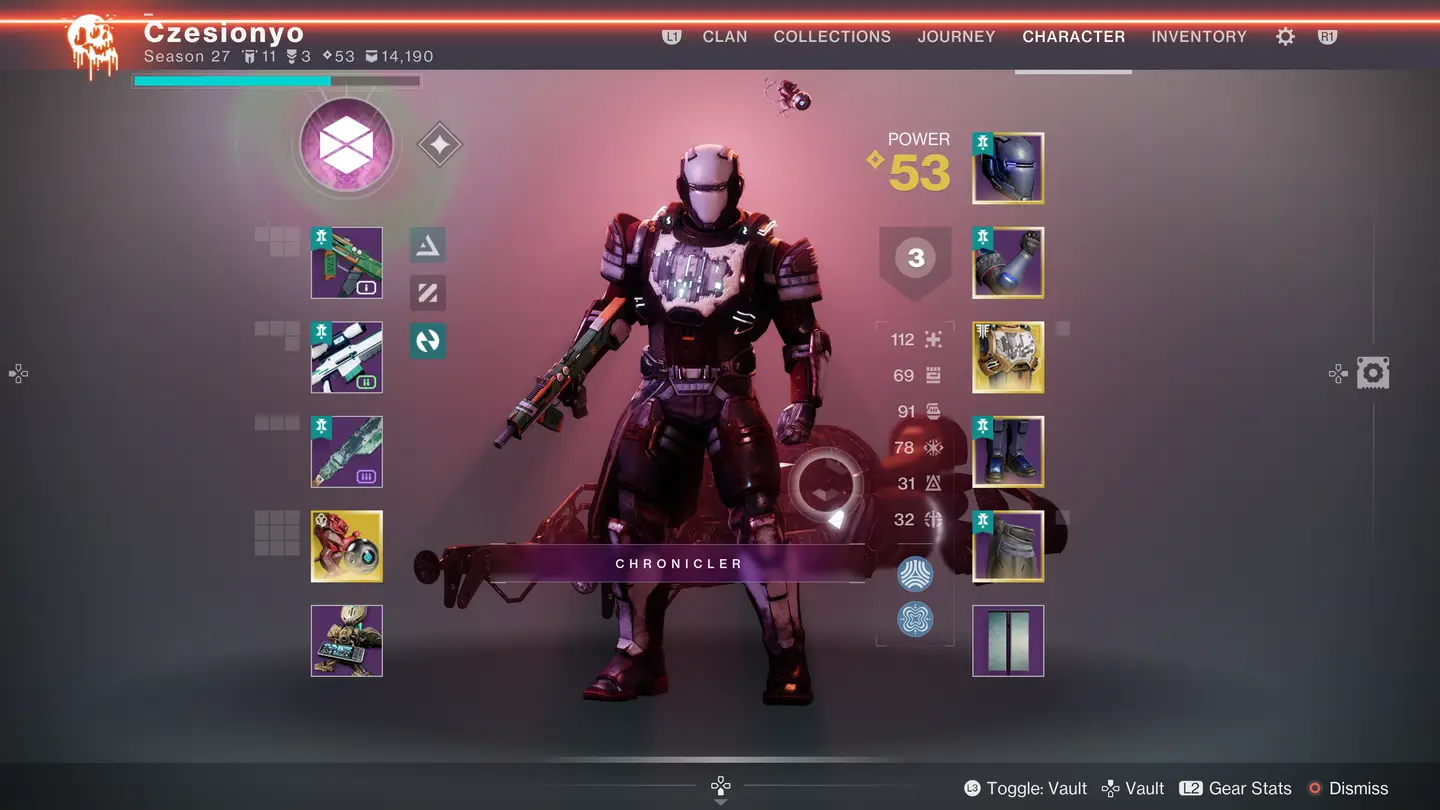Select the sword power weapon slot

pos(346,452)
